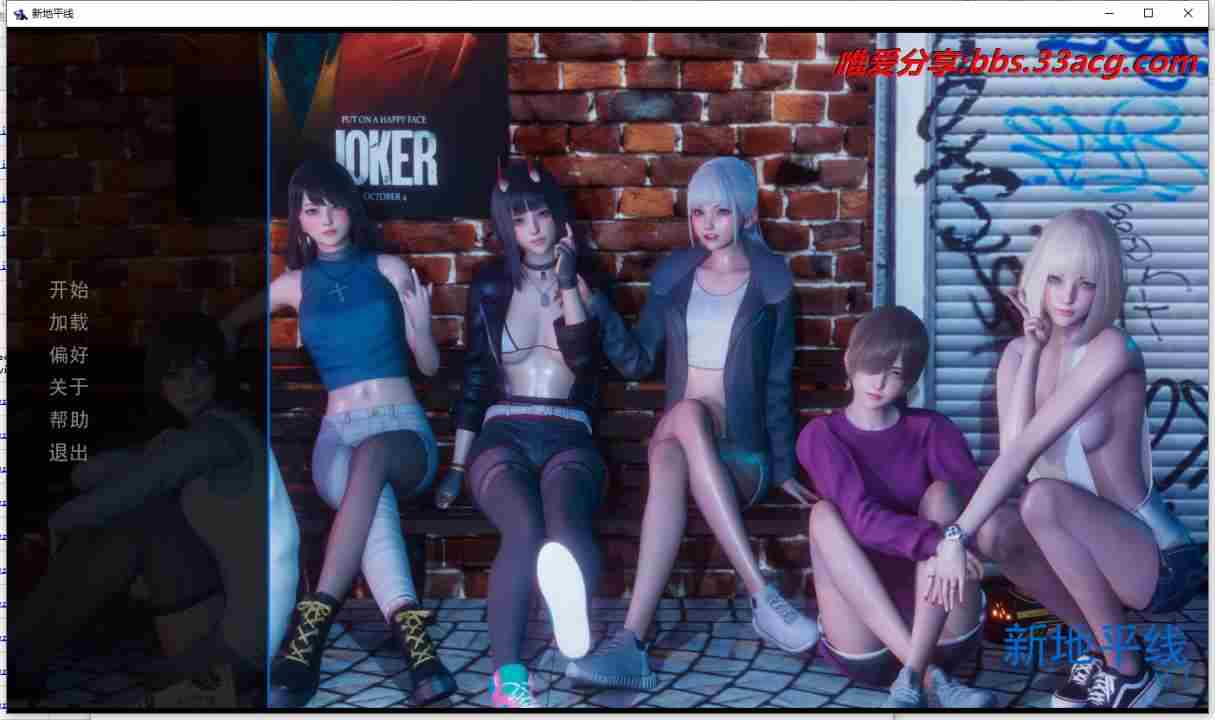Viewport: 1215px width, 720px height.
Task: Start the game with 开始
Action: [69, 290]
